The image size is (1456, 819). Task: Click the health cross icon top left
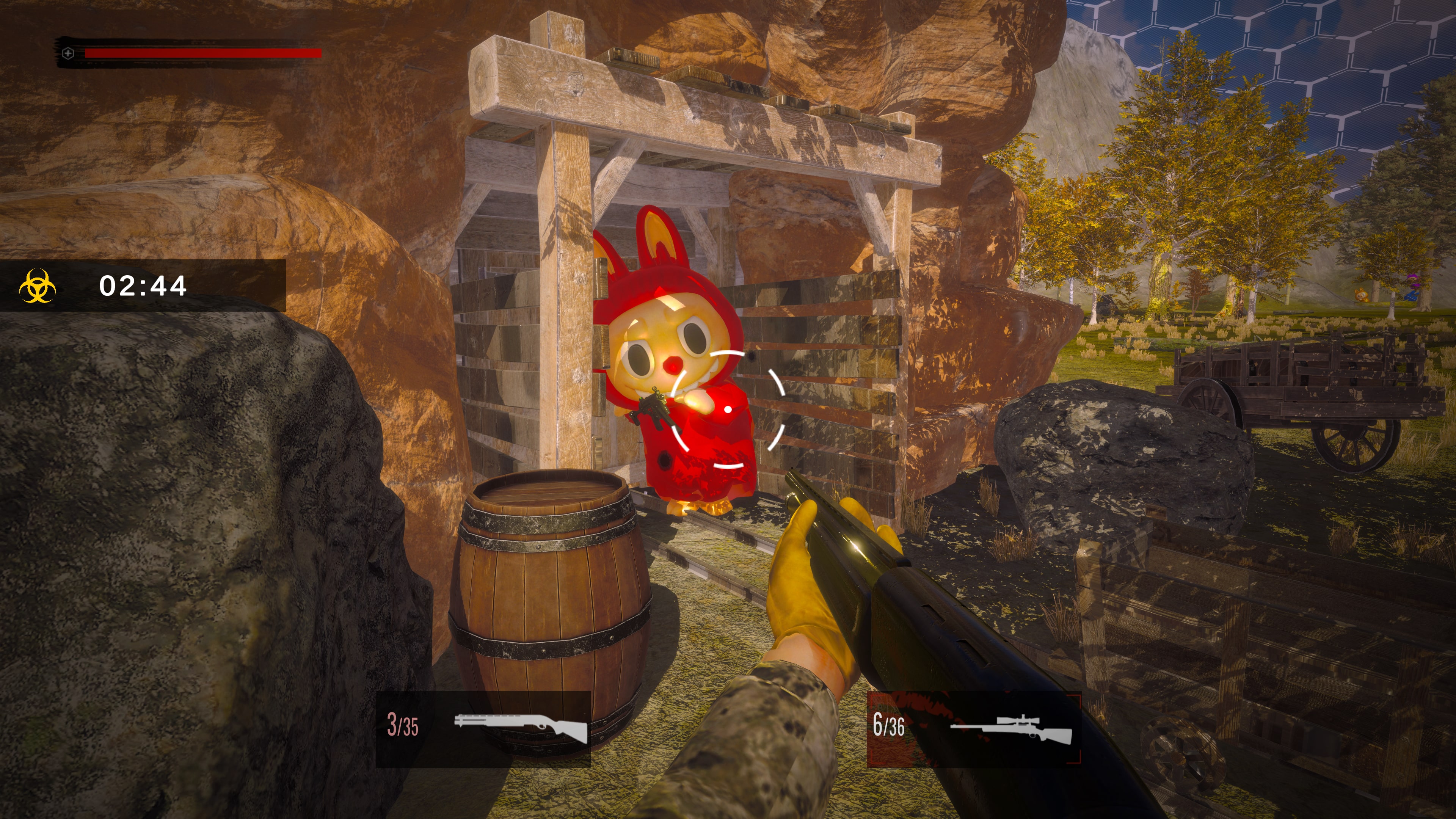pos(67,53)
